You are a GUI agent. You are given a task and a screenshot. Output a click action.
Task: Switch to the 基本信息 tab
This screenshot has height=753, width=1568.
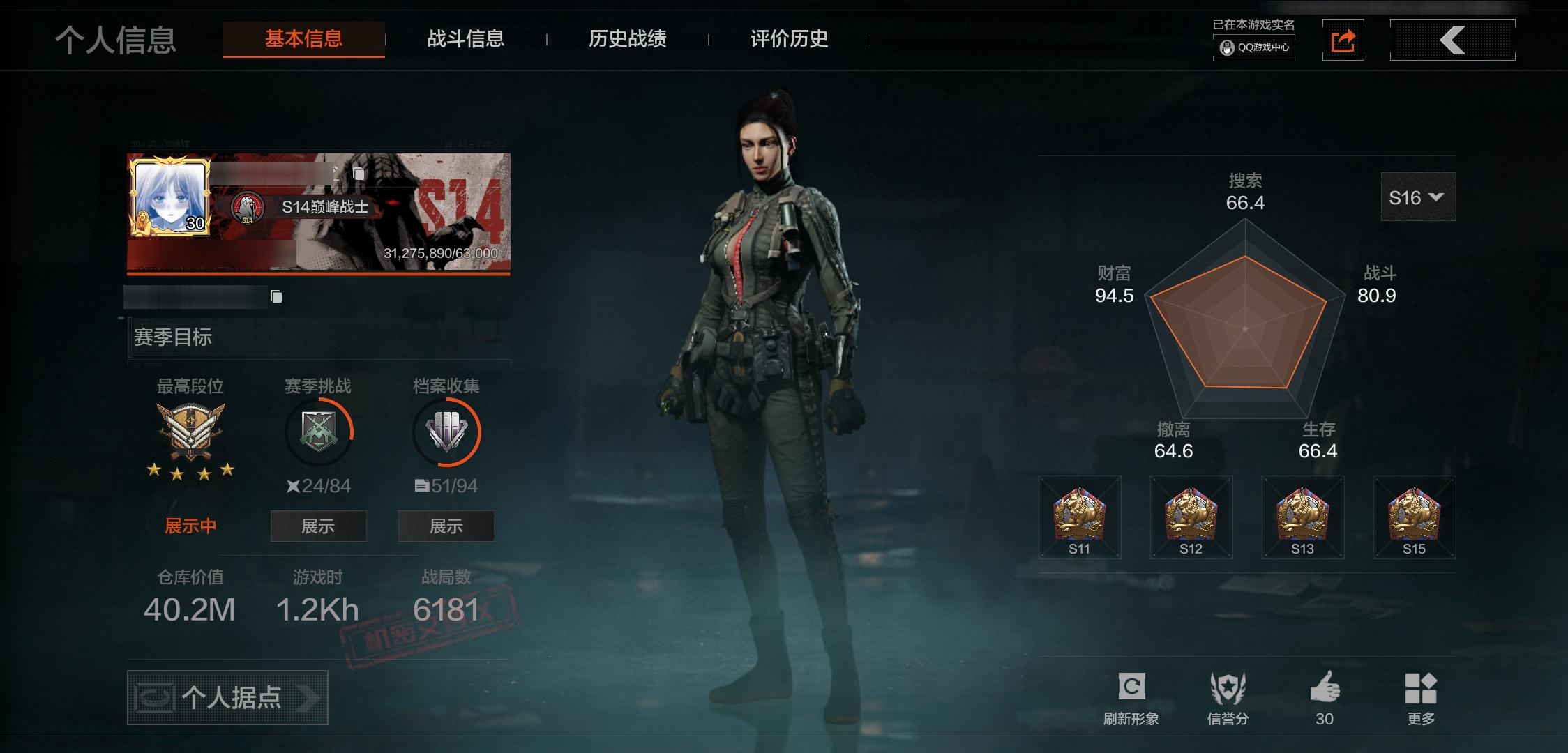pyautogui.click(x=303, y=39)
